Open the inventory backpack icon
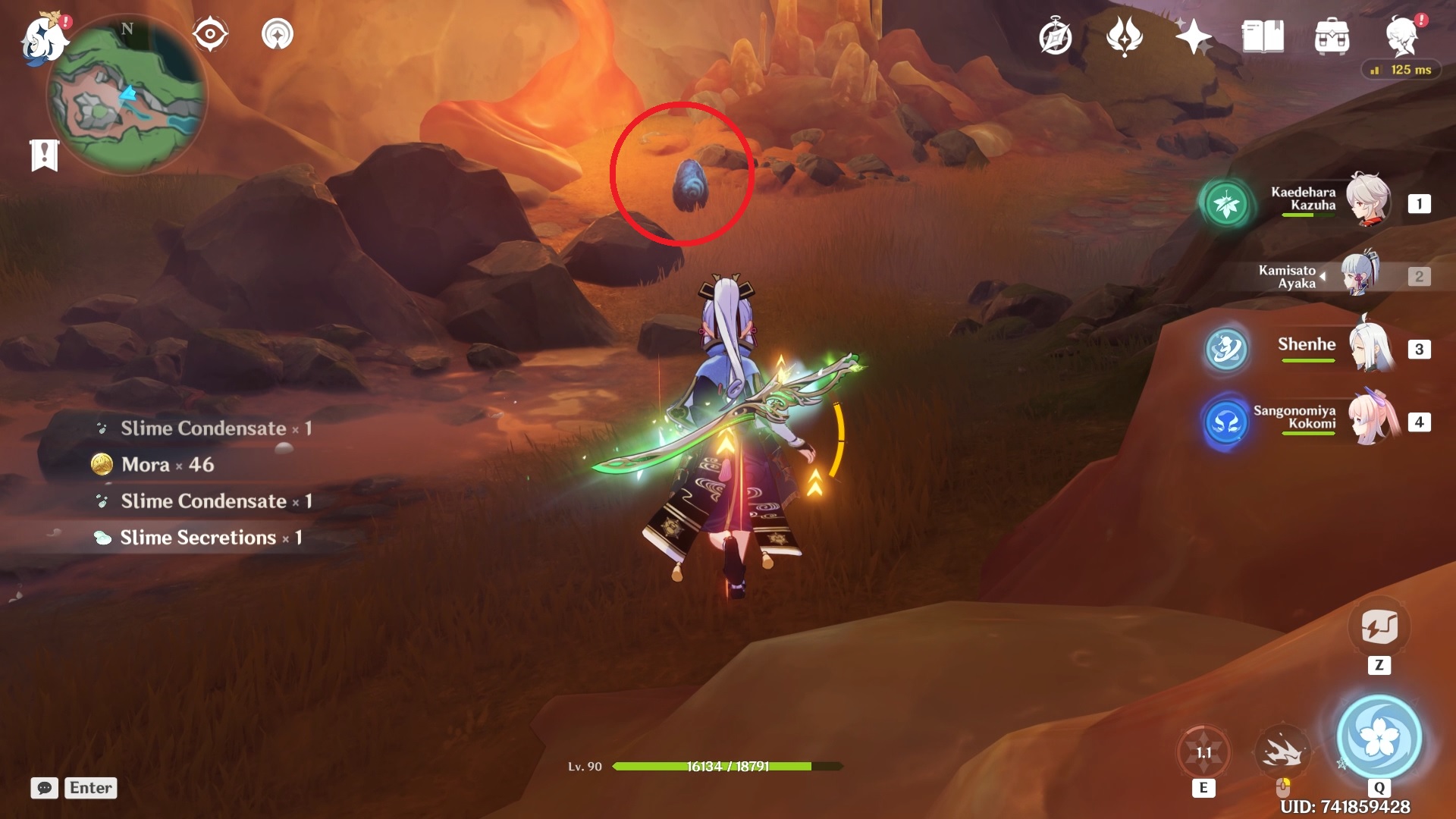 (1332, 36)
